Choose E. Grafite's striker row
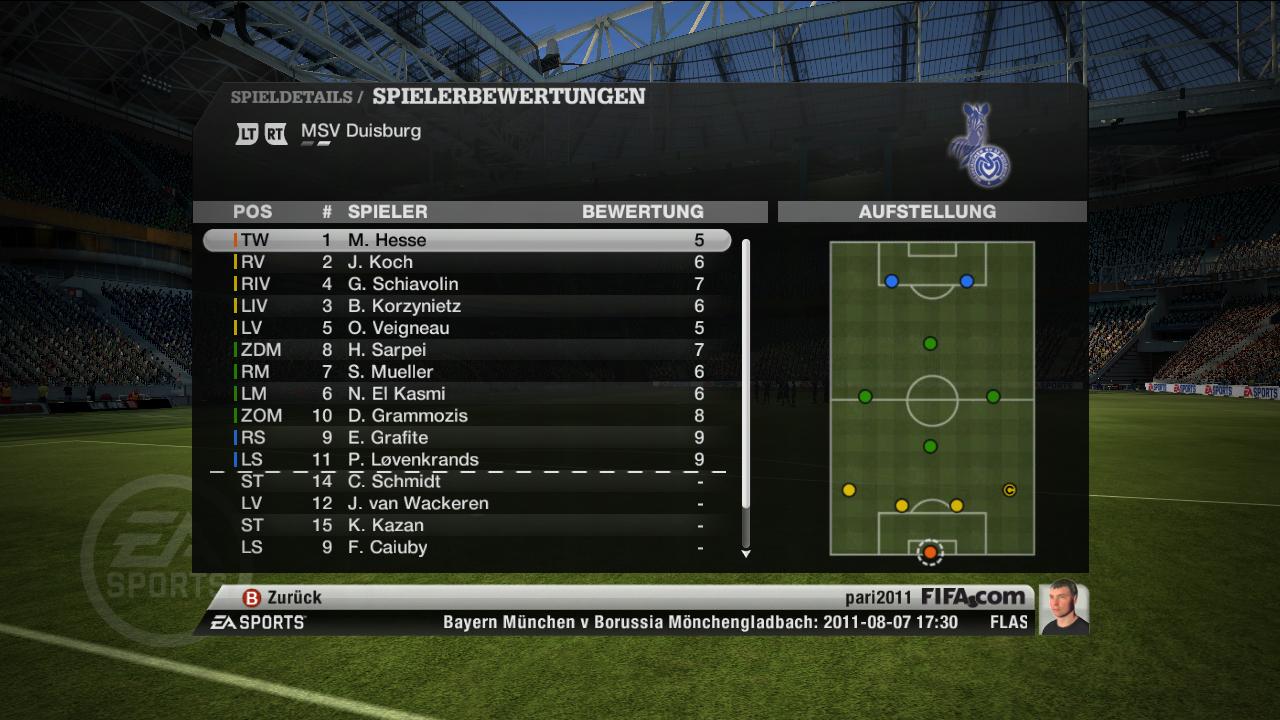1280x720 pixels. pos(467,438)
